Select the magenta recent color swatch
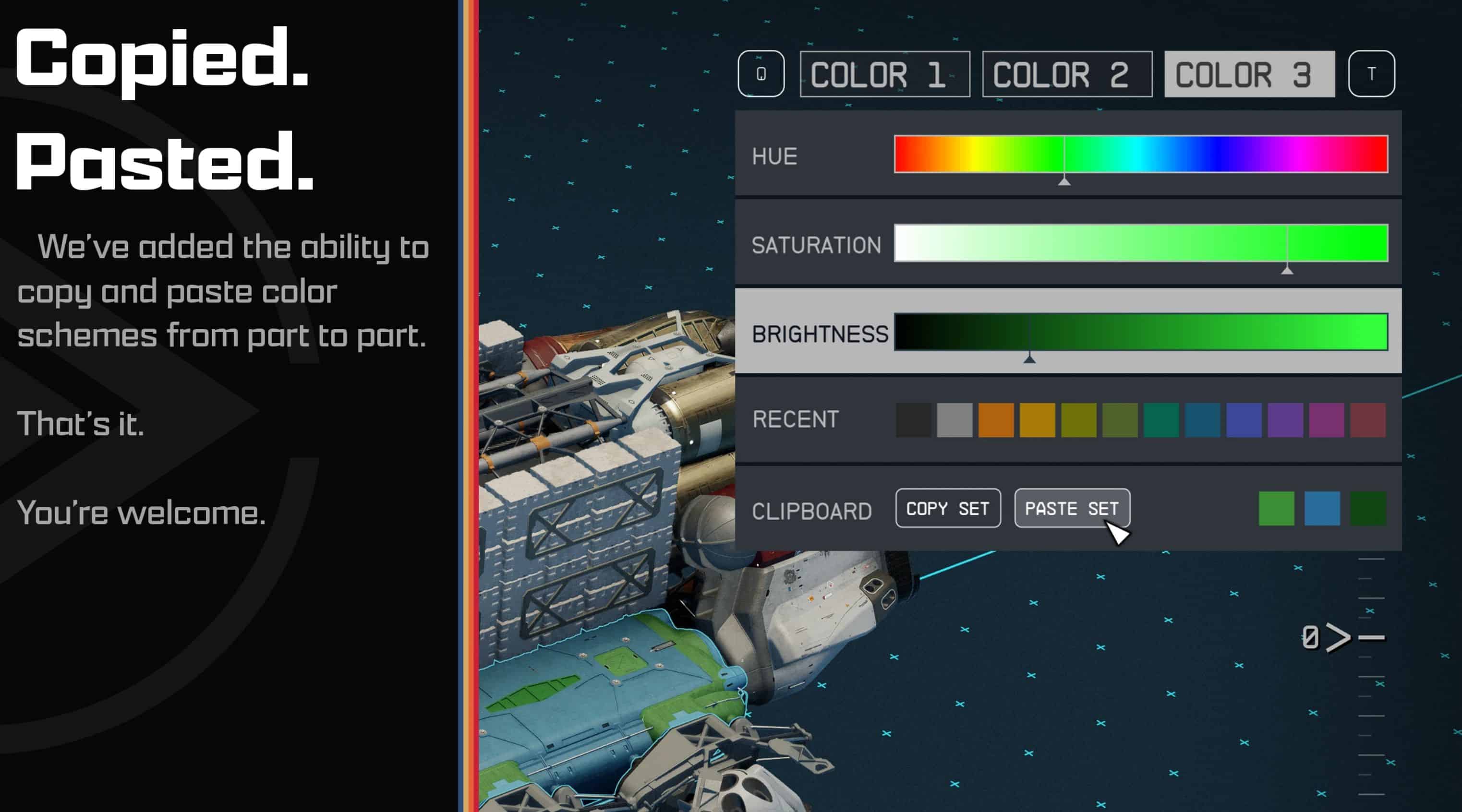 tap(1326, 420)
